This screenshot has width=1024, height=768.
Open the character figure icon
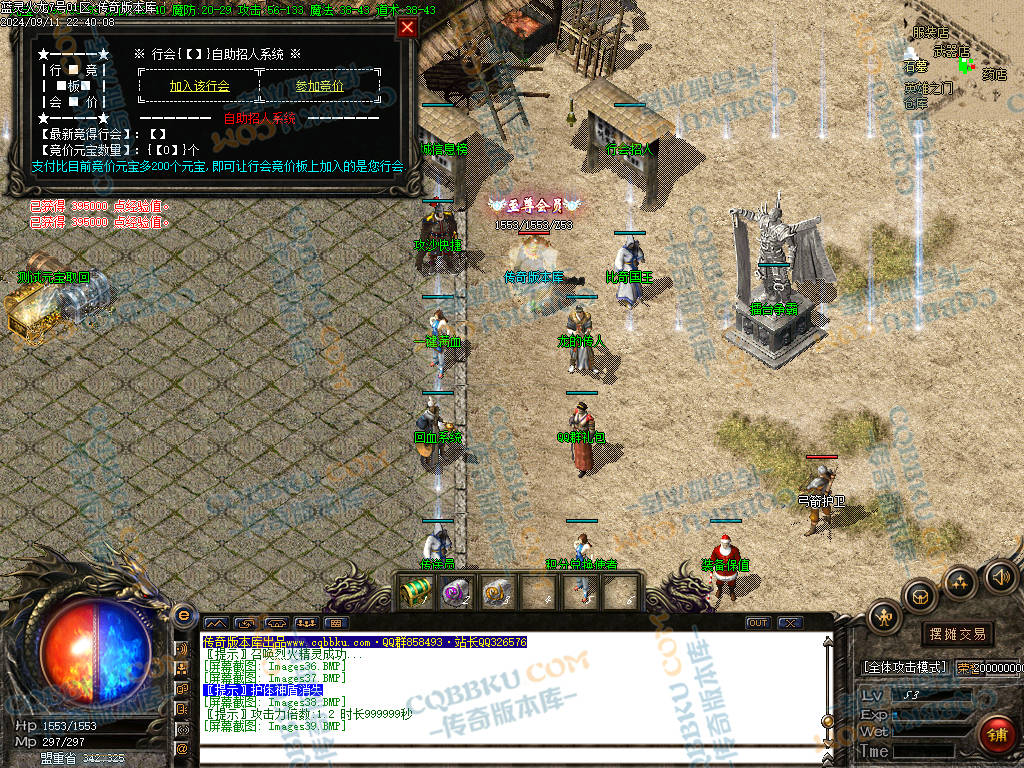[x=884, y=617]
